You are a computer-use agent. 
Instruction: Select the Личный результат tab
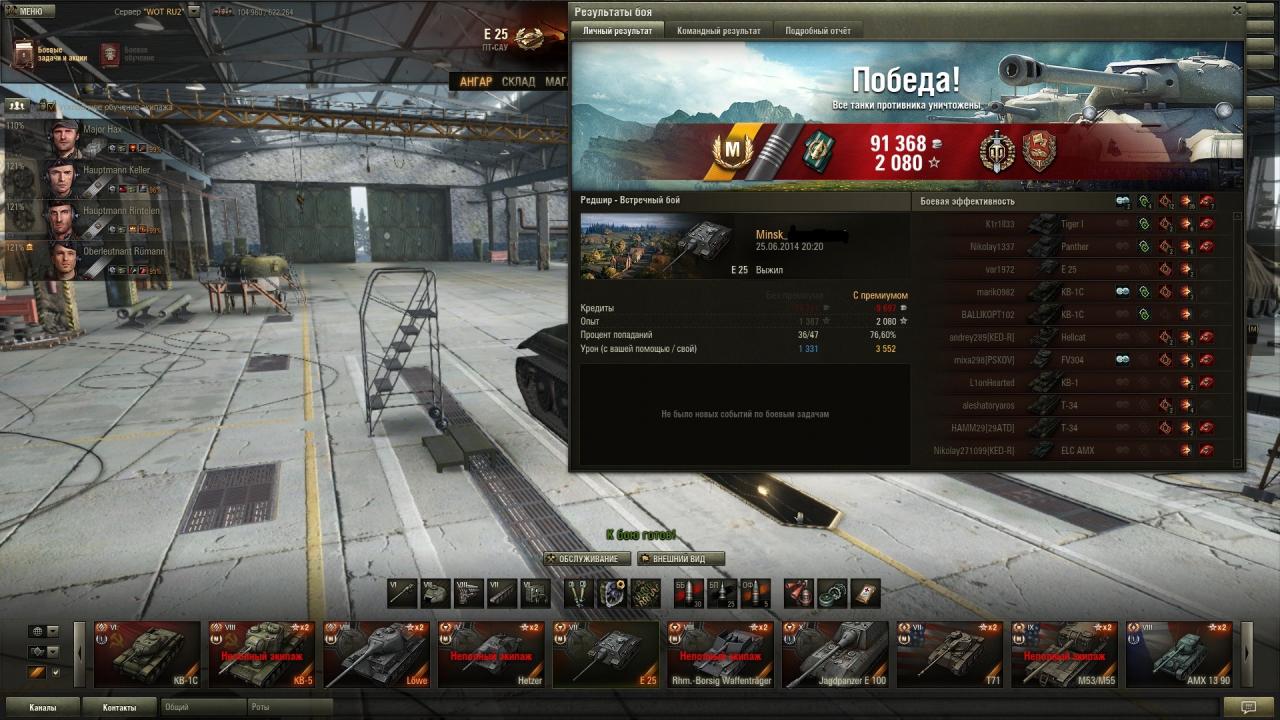pyautogui.click(x=617, y=31)
